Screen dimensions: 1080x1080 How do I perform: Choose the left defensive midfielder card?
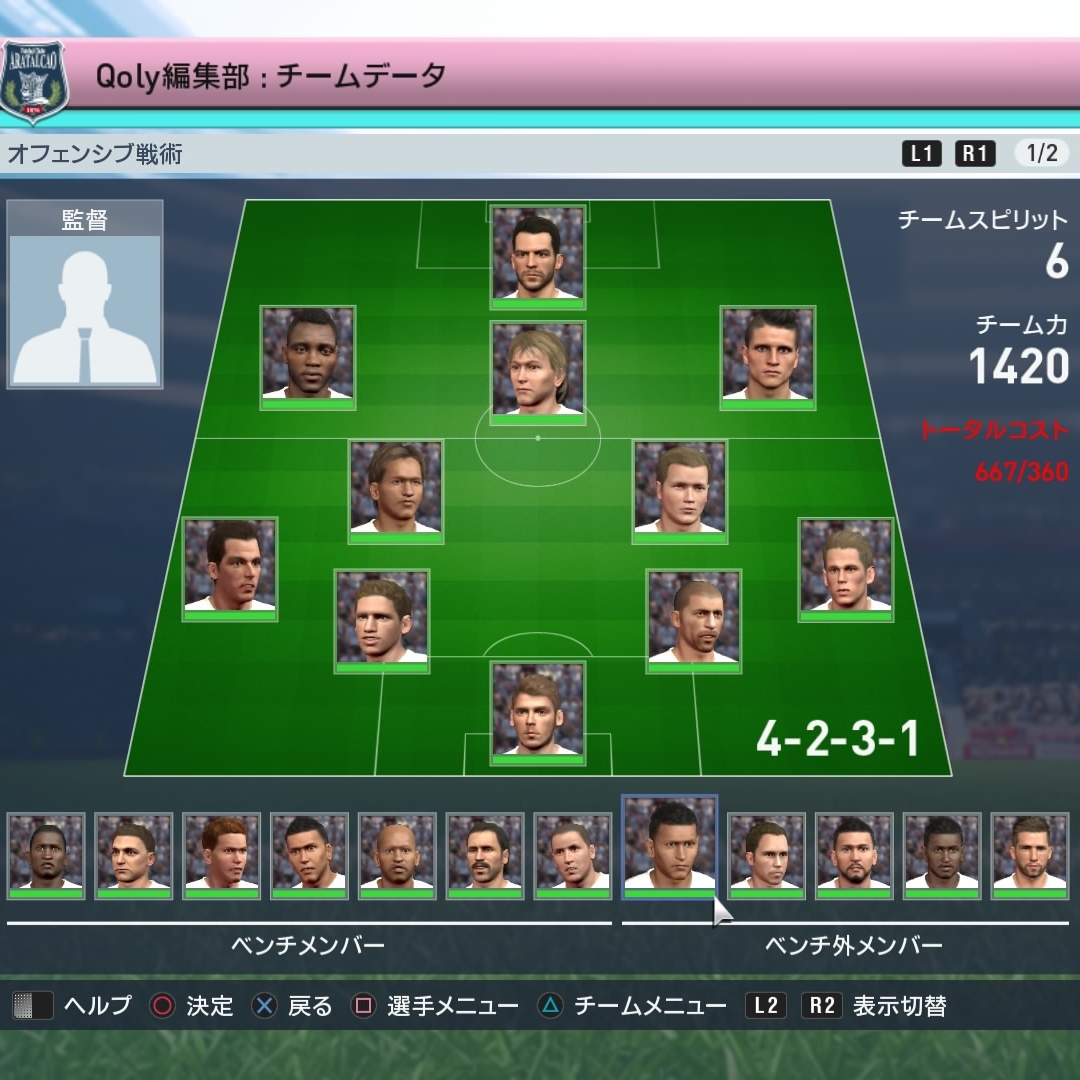pos(395,491)
